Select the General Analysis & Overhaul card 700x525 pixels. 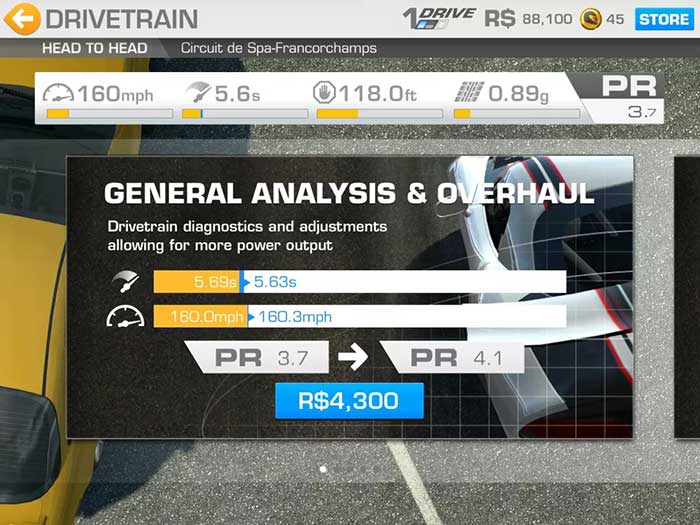coord(349,190)
